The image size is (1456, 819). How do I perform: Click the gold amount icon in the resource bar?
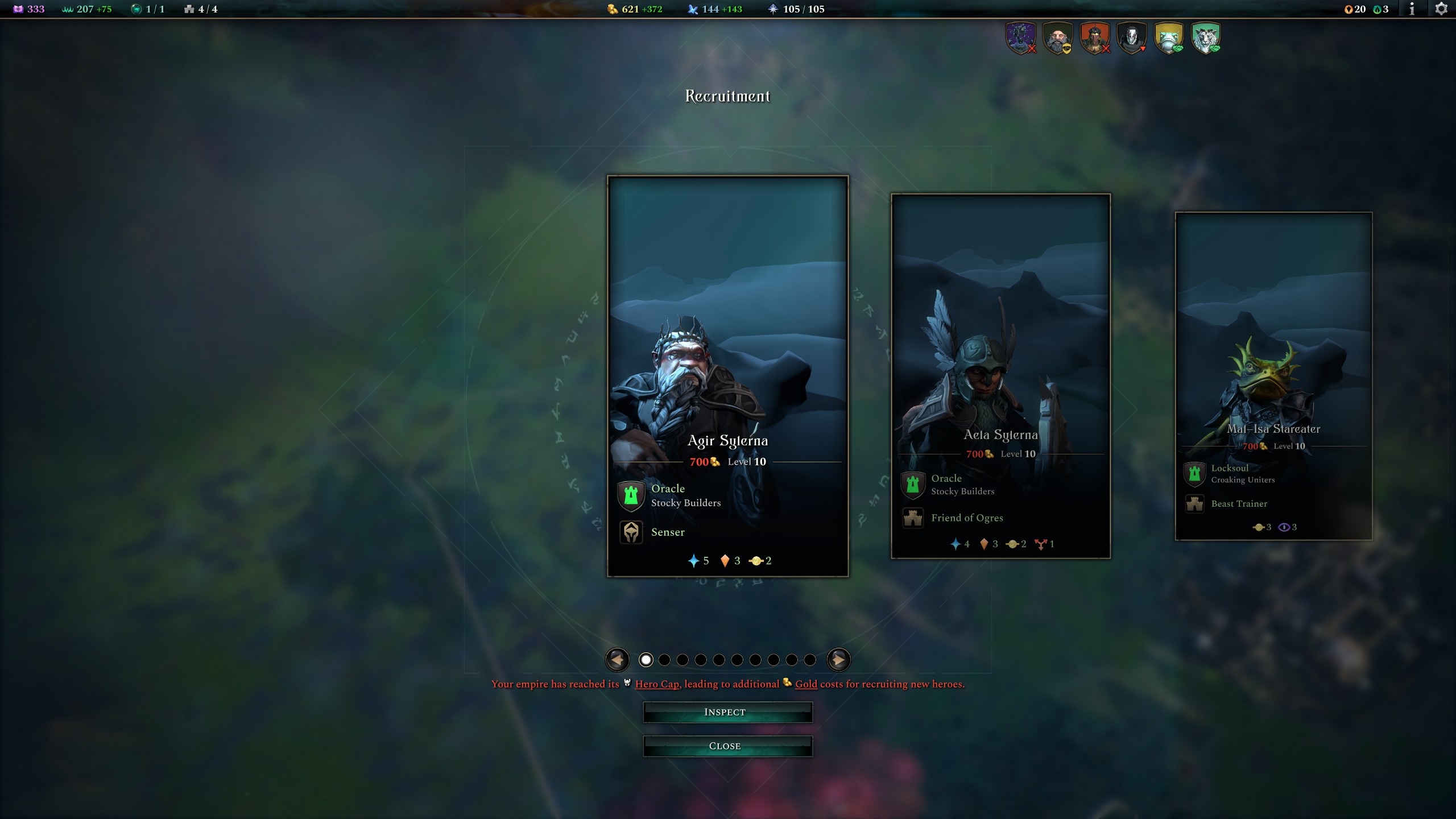point(613,9)
